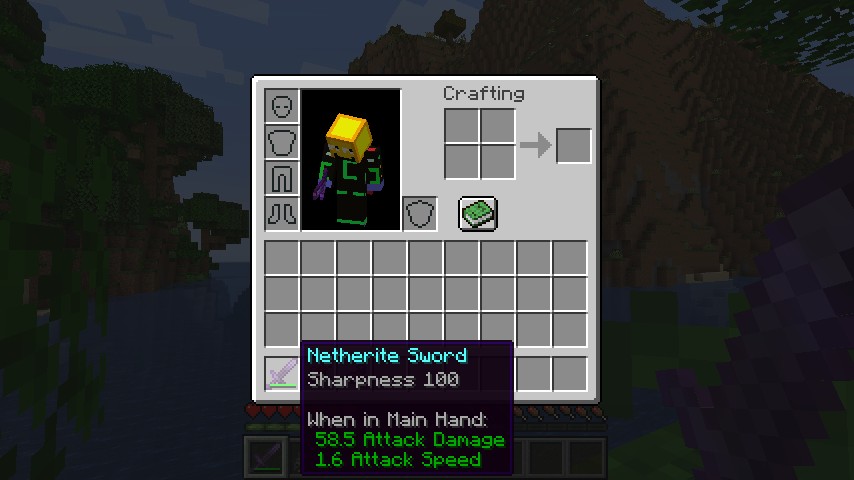The image size is (854, 480).
Task: Click the empty chestplate armor slot
Action: point(282,142)
